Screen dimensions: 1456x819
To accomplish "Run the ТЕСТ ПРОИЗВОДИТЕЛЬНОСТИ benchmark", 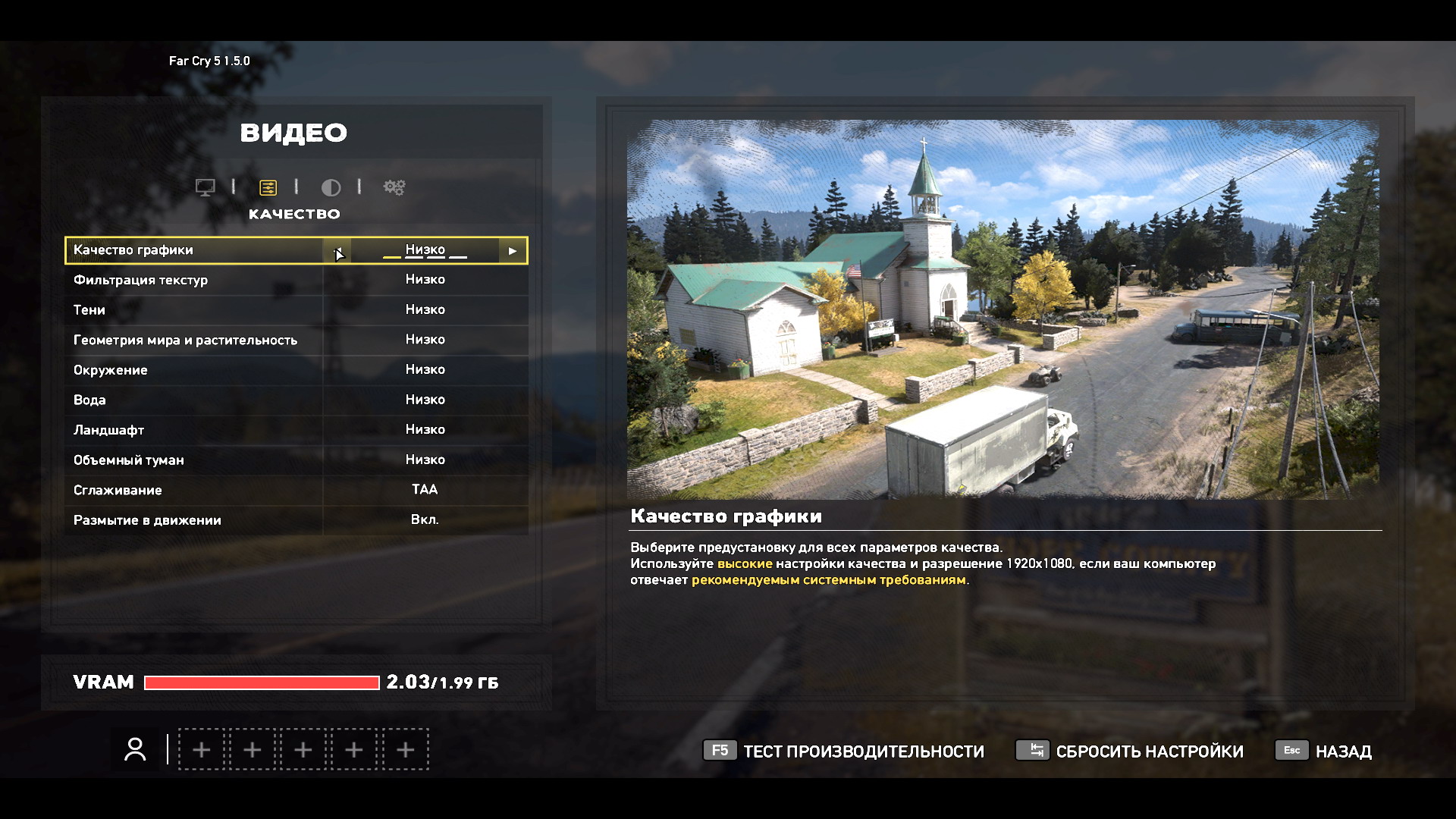I will click(843, 752).
